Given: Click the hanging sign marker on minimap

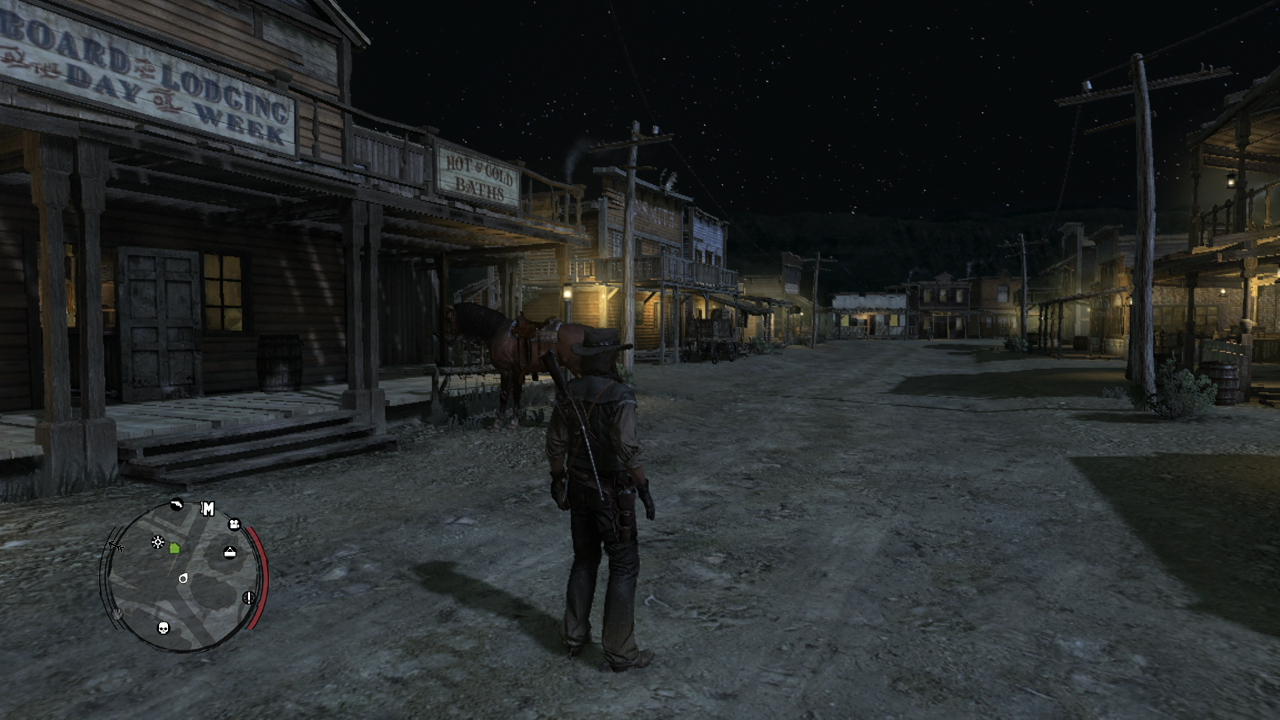Looking at the screenshot, I should 230,552.
